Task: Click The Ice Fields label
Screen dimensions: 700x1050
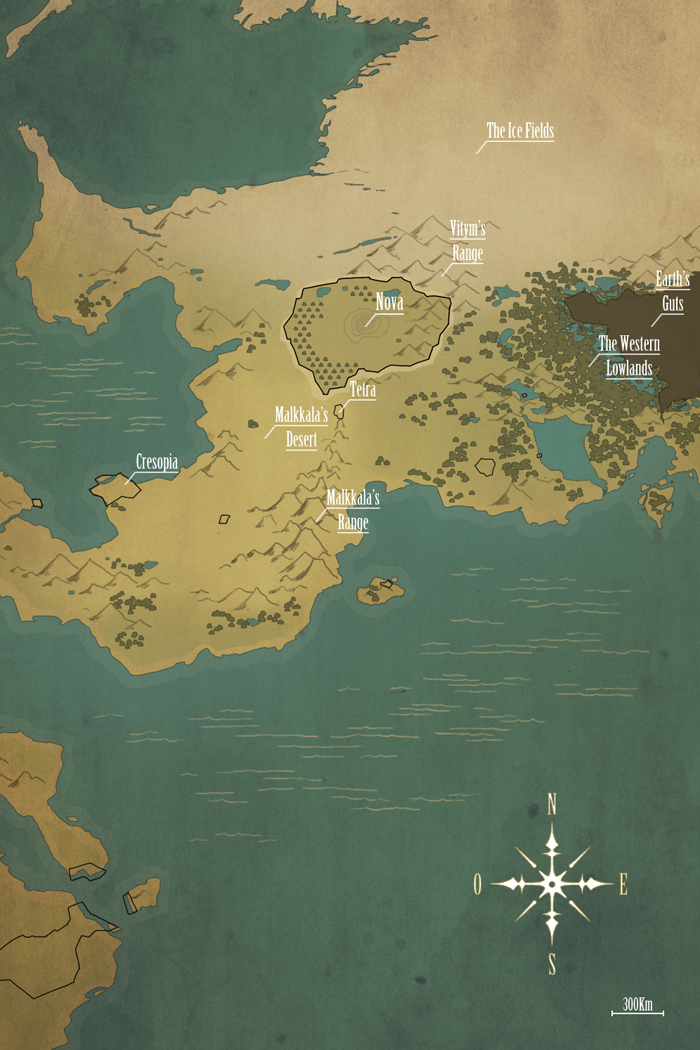Action: pyautogui.click(x=520, y=131)
